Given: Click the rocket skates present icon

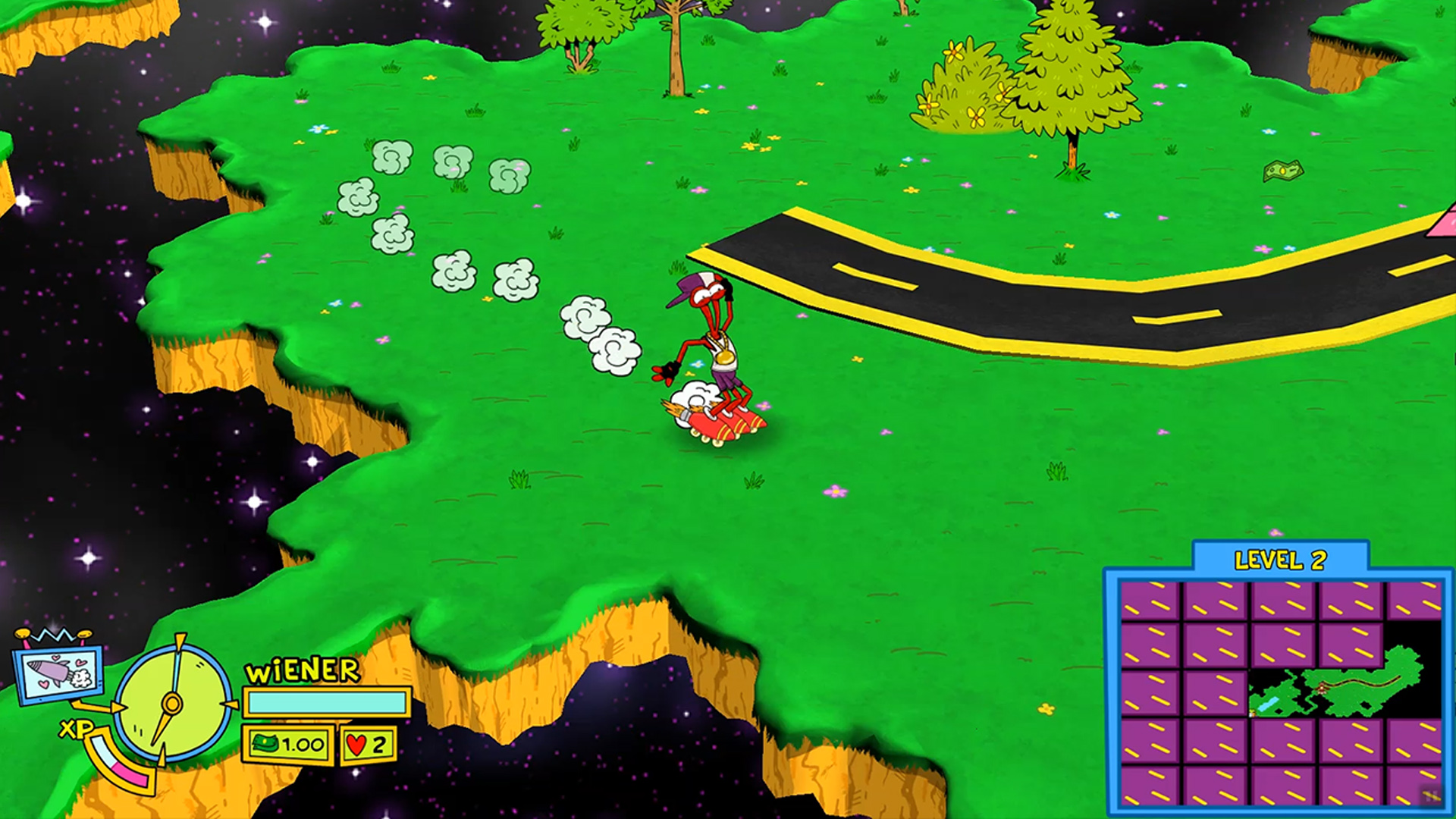Looking at the screenshot, I should pyautogui.click(x=58, y=672).
